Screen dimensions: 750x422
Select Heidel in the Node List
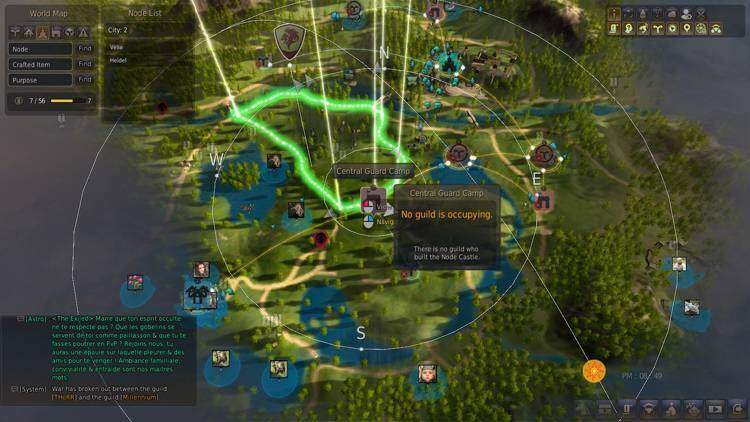point(120,59)
